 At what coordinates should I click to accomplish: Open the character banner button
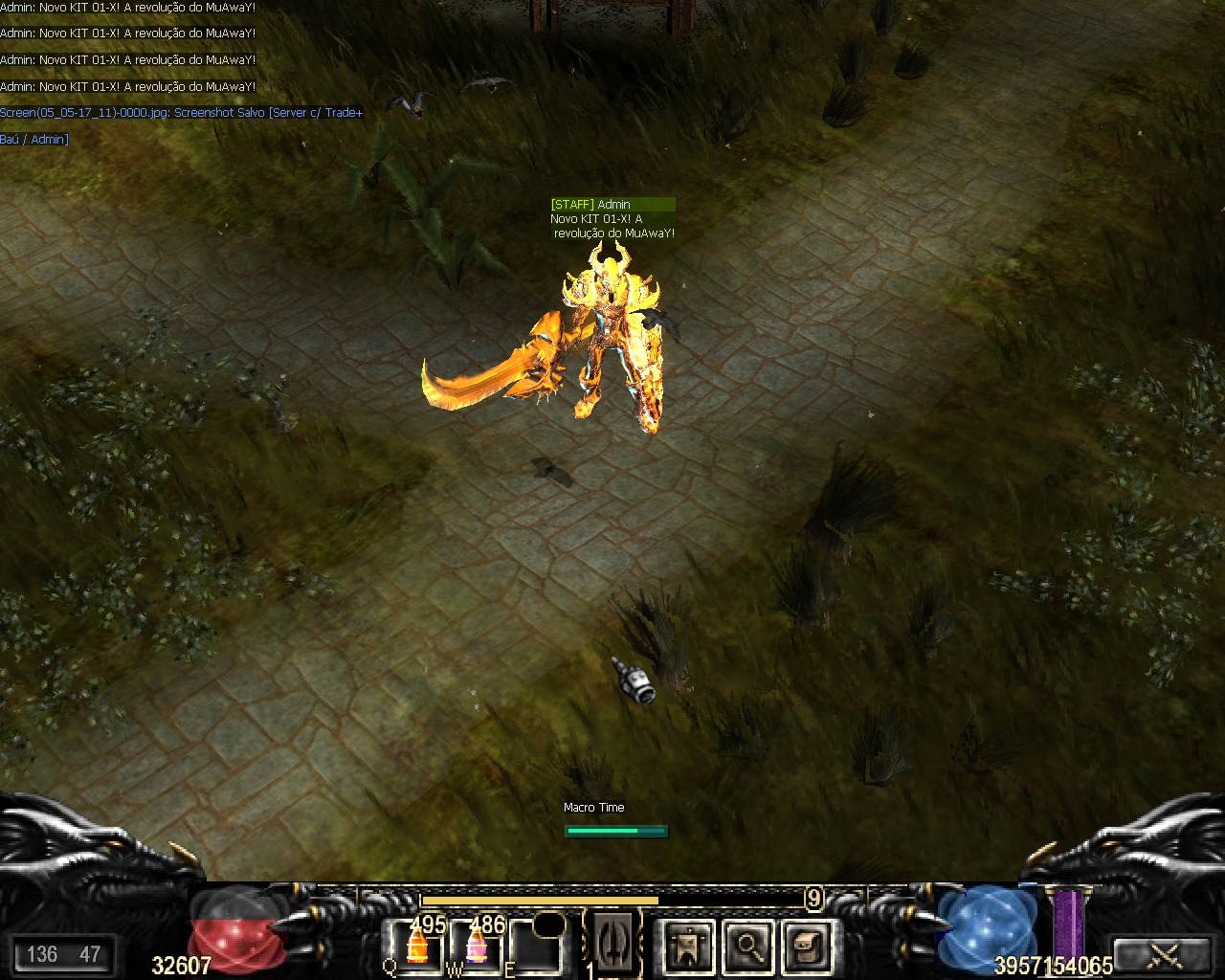(688, 947)
